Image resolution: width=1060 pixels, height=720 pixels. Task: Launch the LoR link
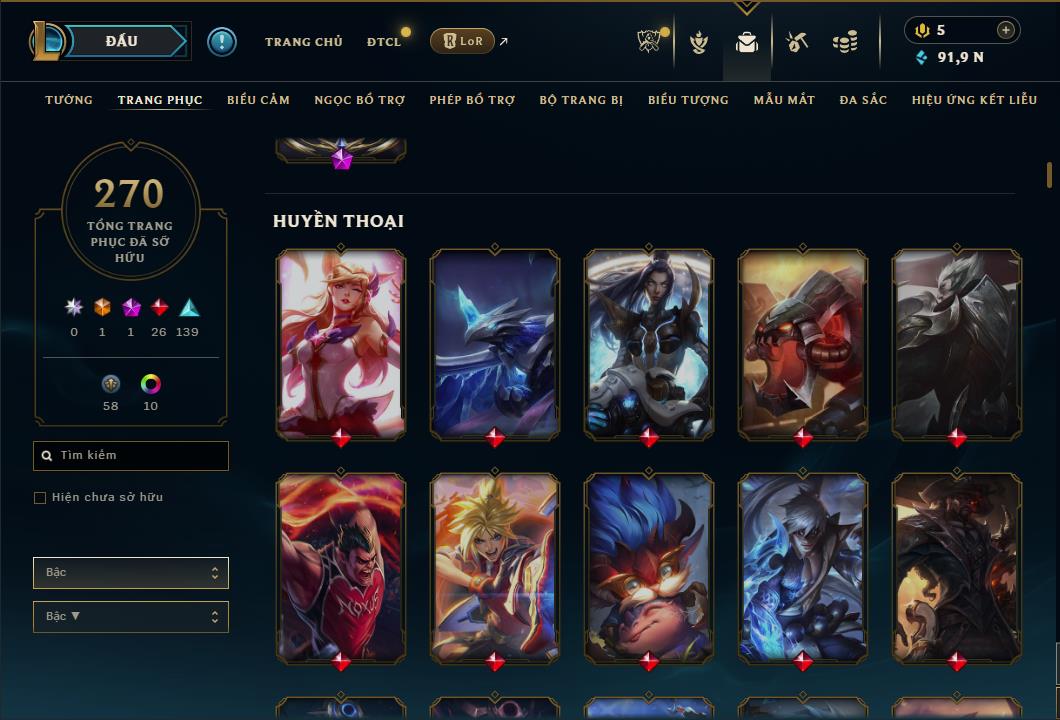point(462,41)
